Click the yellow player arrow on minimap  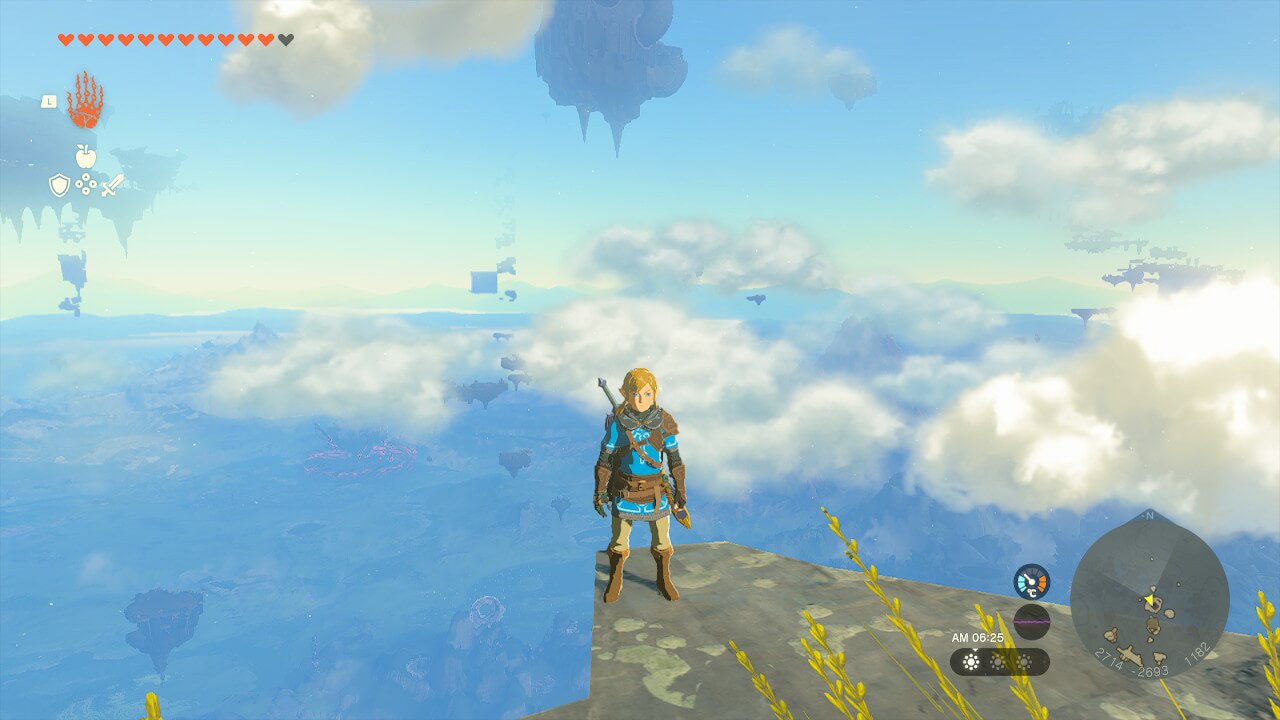1149,600
